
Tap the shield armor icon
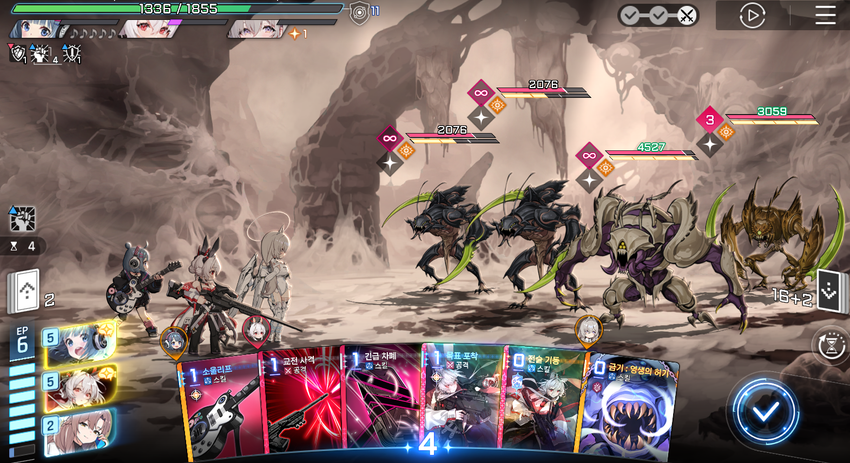359,13
